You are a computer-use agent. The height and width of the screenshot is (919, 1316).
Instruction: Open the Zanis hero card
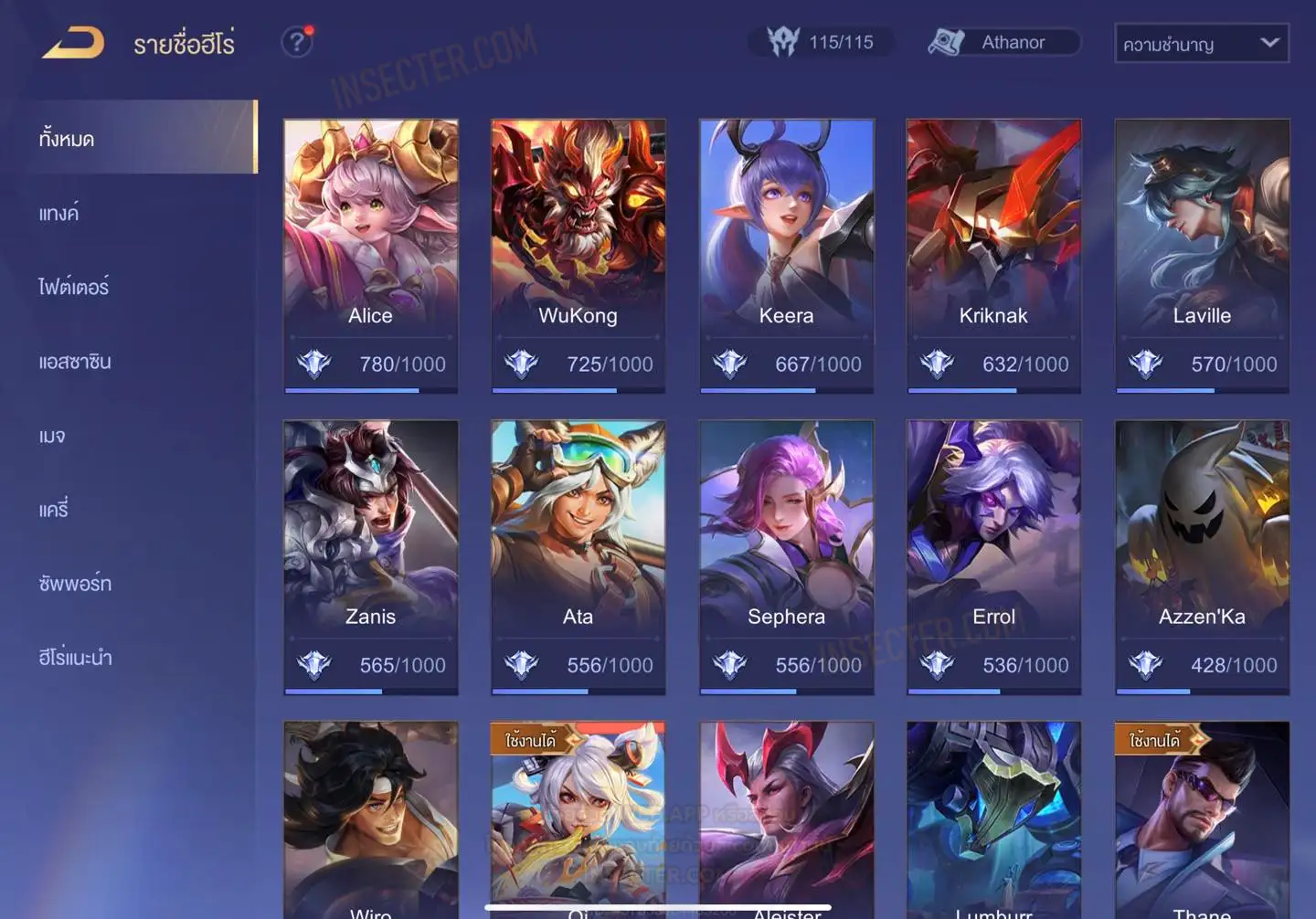(370, 557)
